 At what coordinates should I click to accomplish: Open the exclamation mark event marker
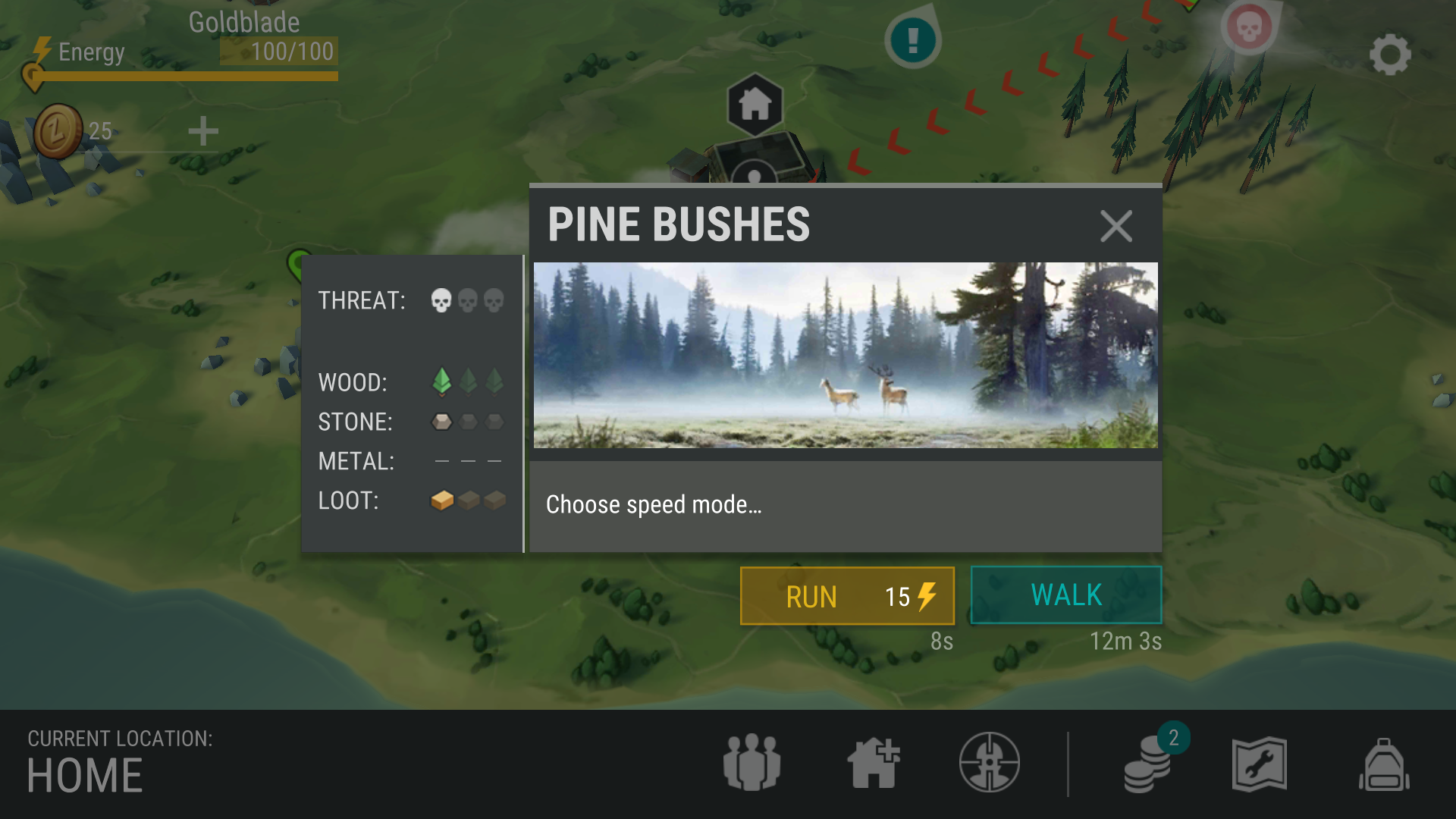click(912, 38)
